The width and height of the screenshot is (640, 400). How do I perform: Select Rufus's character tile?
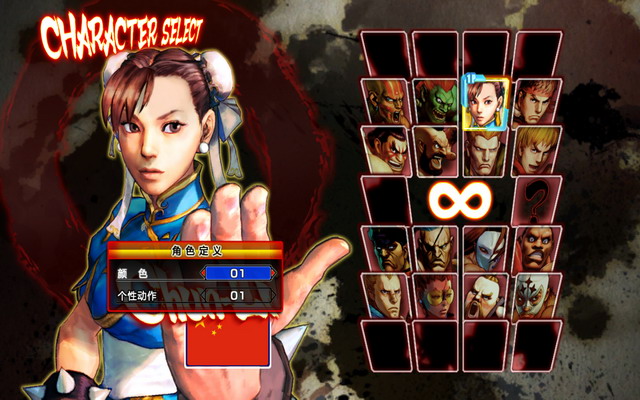[486, 296]
